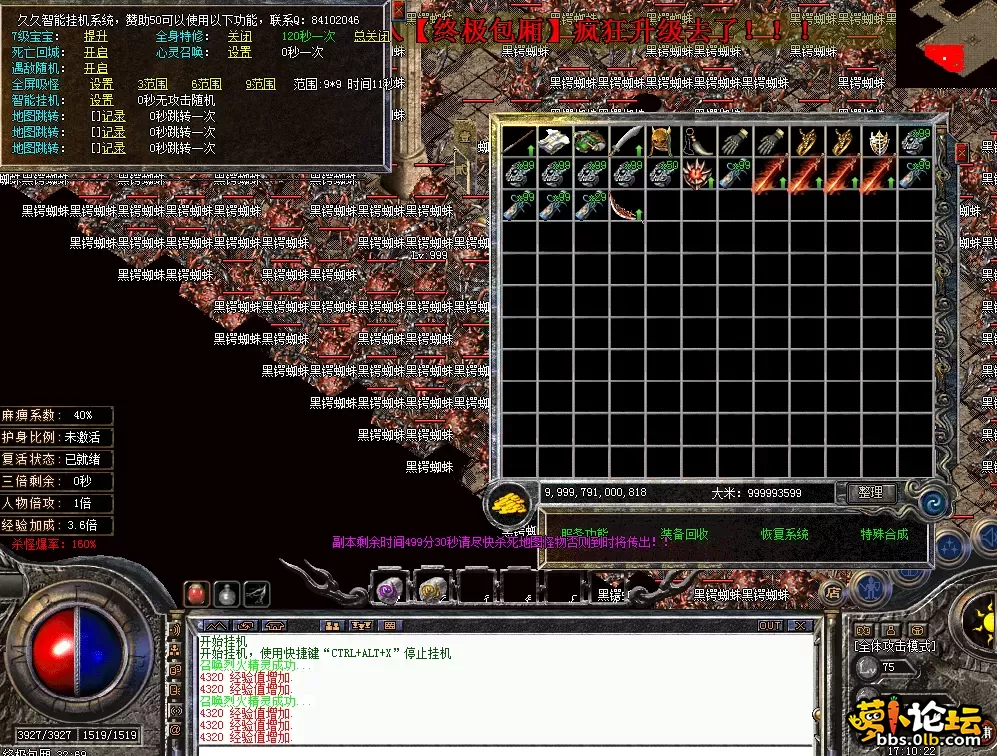
Task: Select the 6范围 monster-pull range
Action: (206, 84)
